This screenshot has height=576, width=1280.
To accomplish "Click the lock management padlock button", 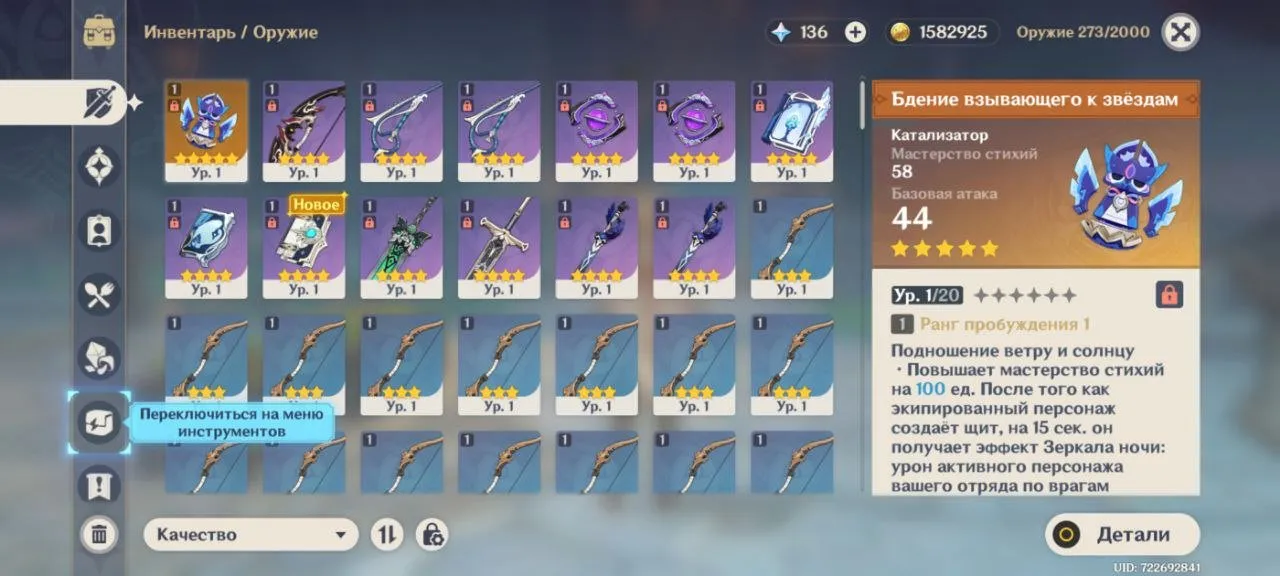I will 432,534.
